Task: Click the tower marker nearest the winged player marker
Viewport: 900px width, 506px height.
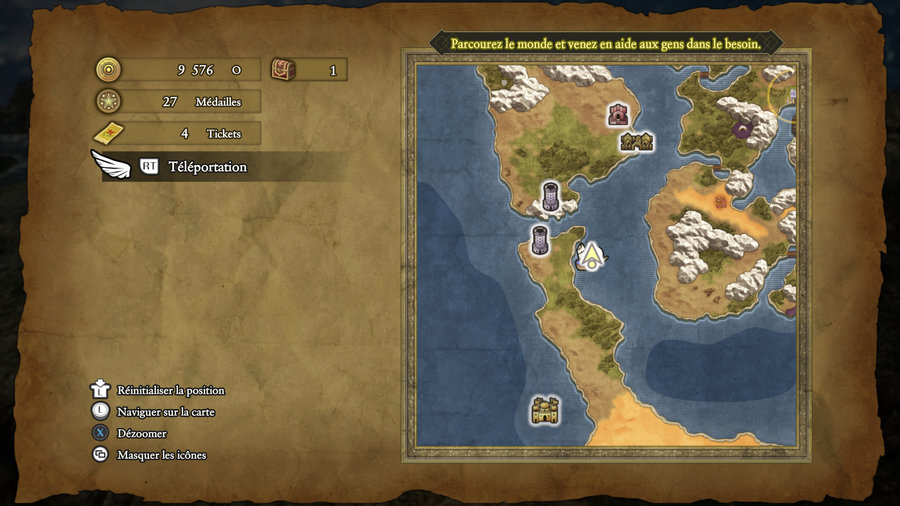Action: pyautogui.click(x=540, y=240)
